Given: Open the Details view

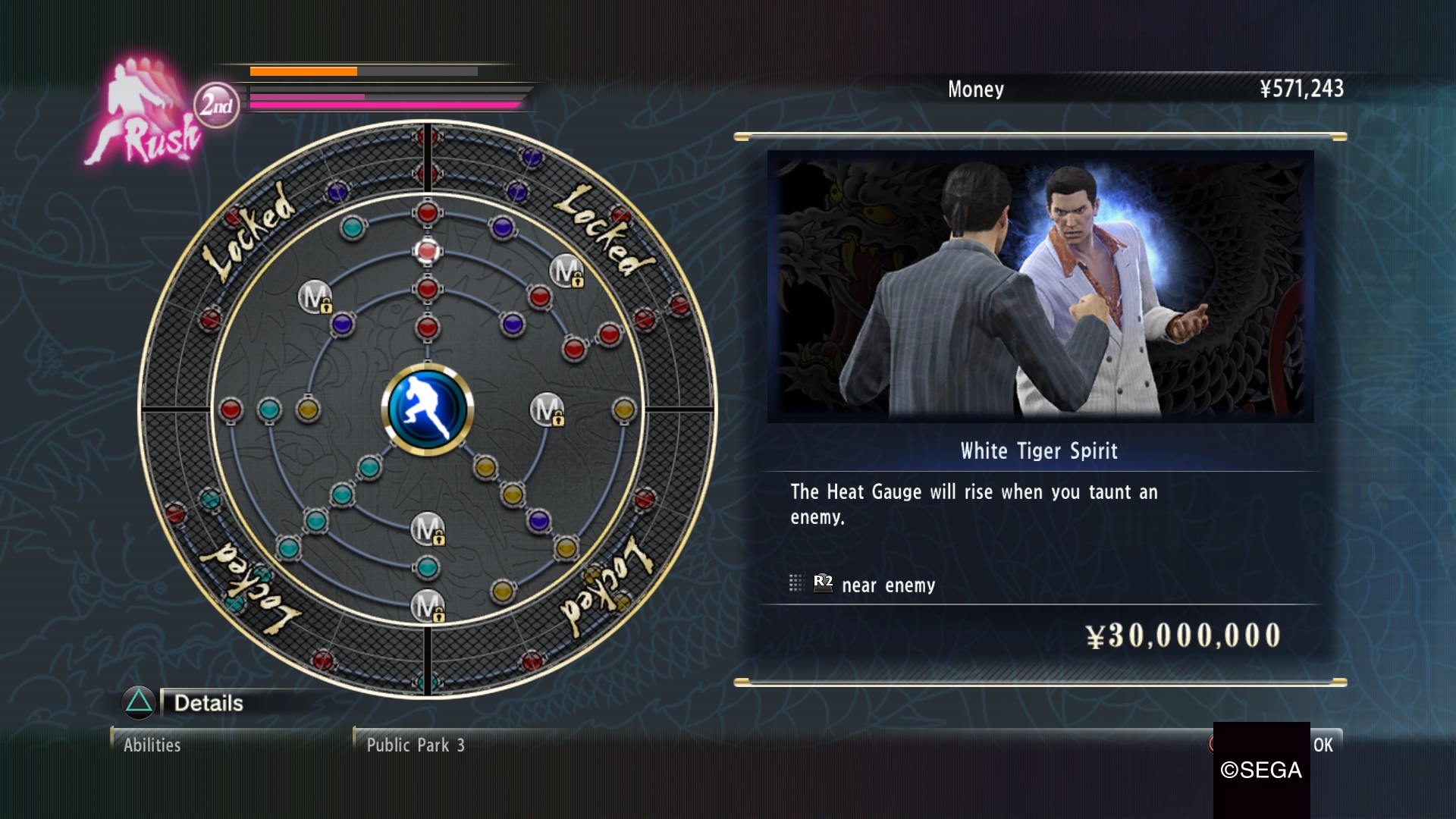Looking at the screenshot, I should pos(207,703).
